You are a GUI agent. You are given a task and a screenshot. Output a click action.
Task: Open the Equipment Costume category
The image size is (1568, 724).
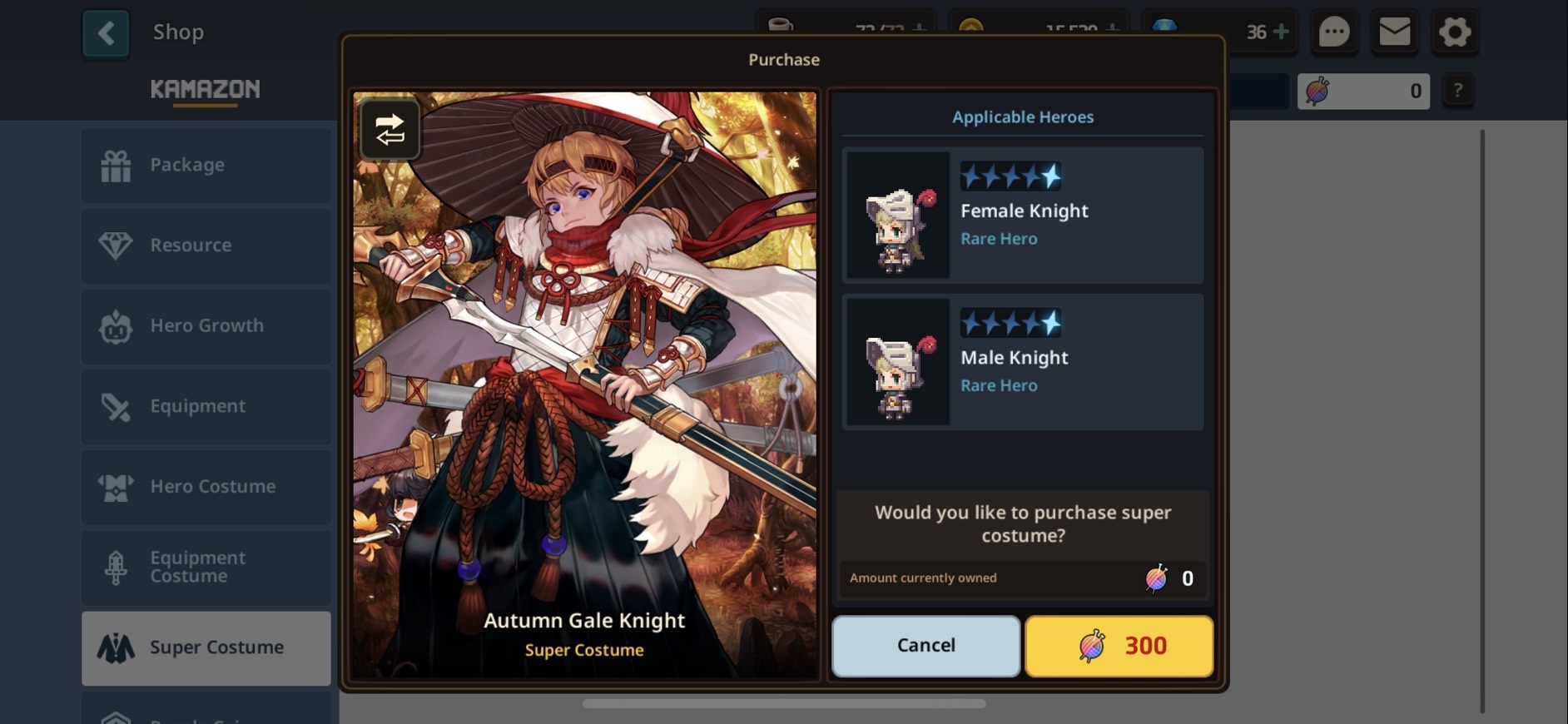tap(206, 567)
